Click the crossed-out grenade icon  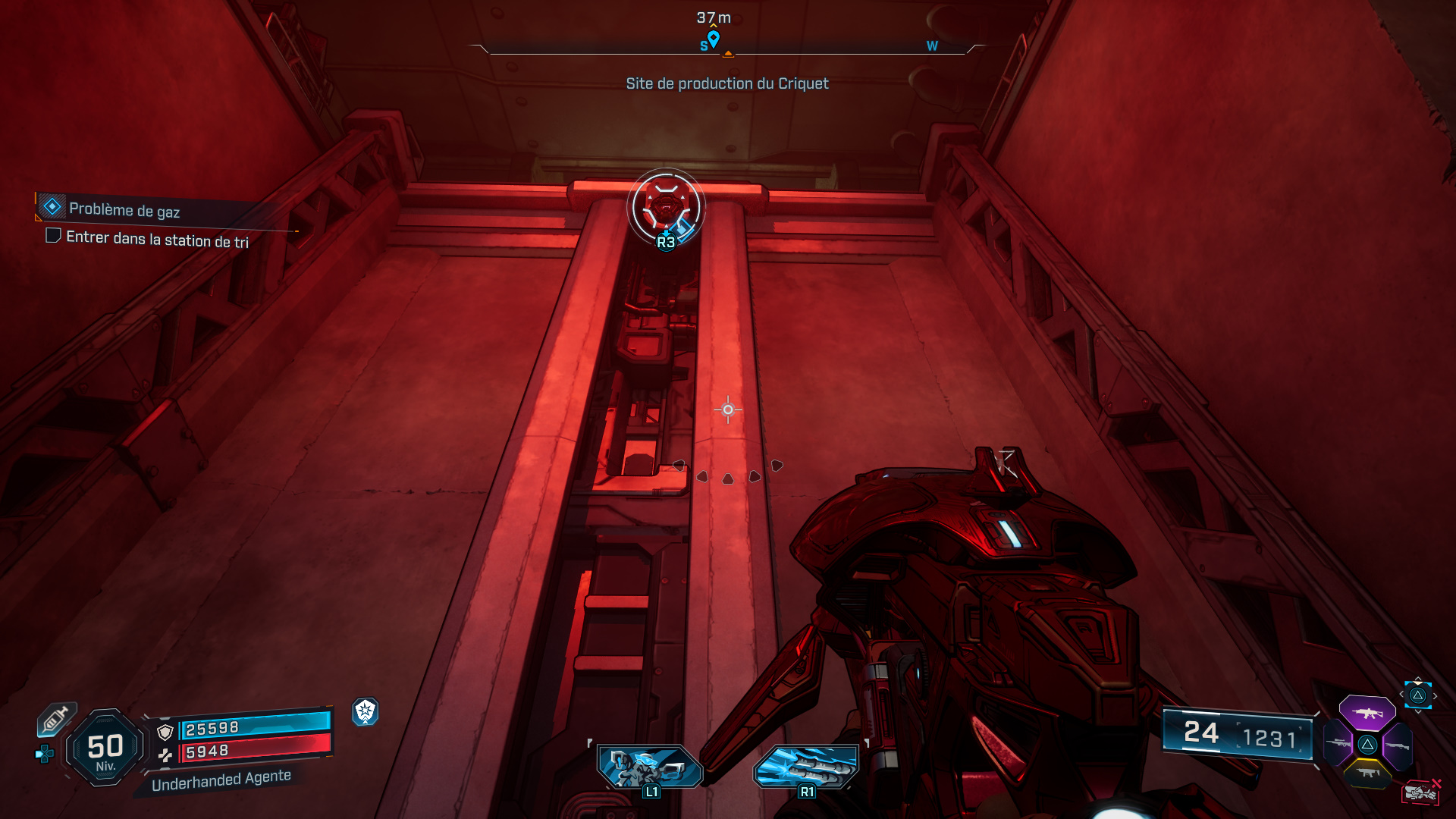(1421, 791)
